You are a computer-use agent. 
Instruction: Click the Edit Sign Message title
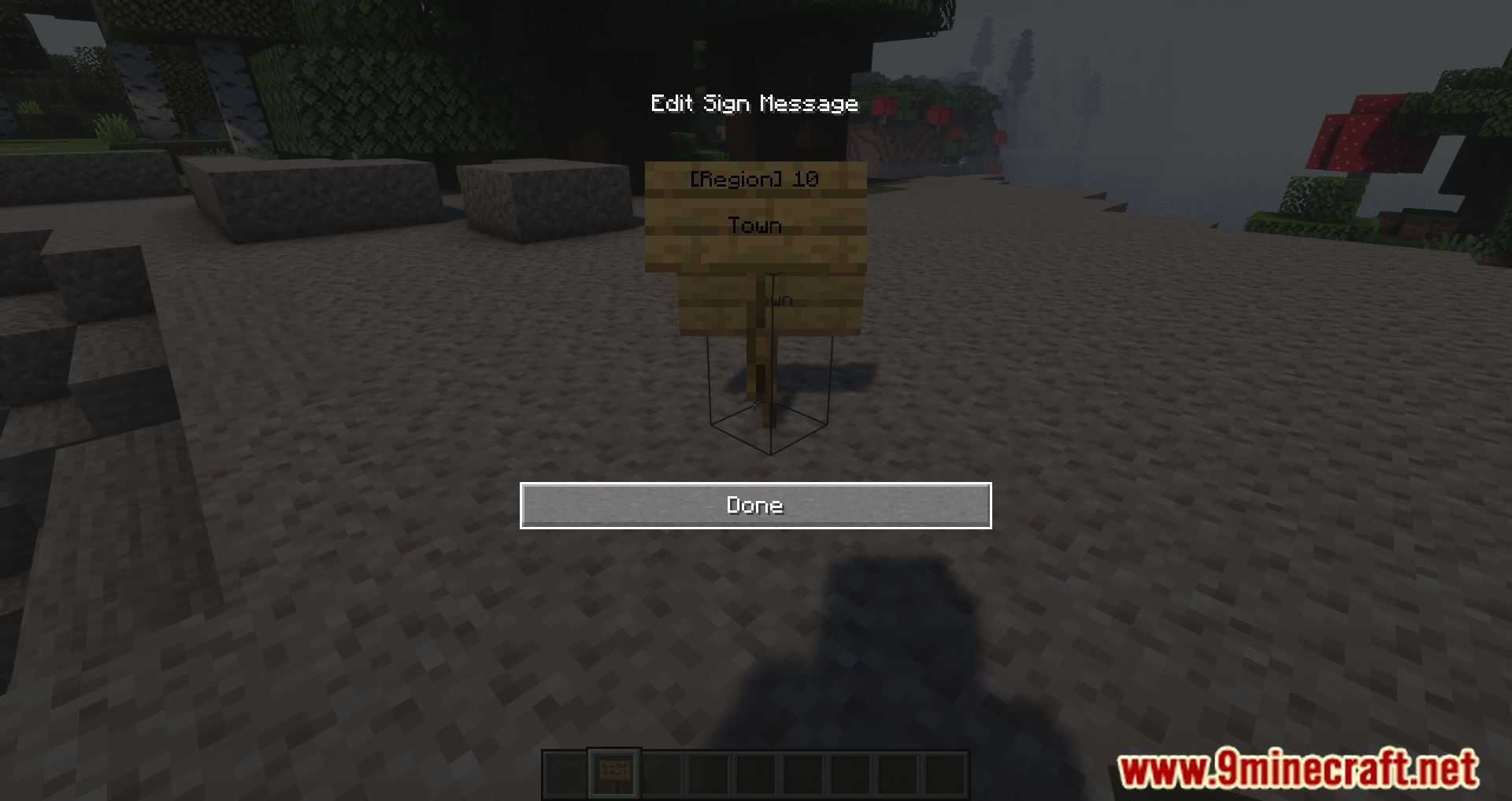click(x=754, y=102)
